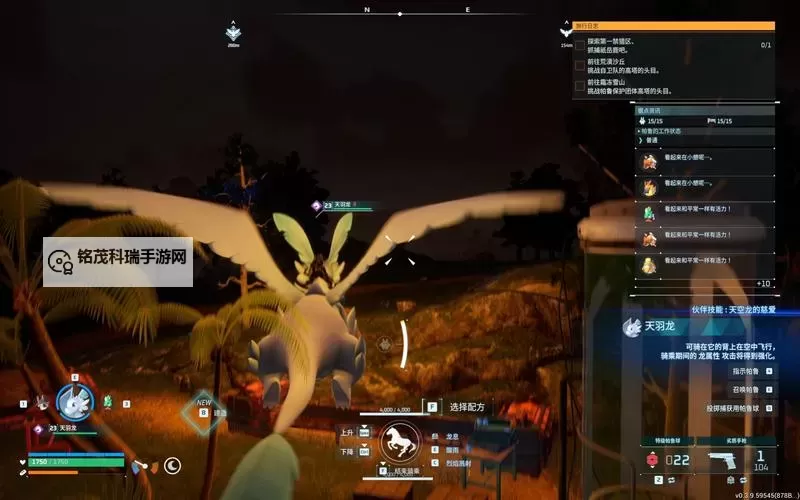The image size is (800, 500).
Task: Select the green pal status row
Action: 704,213
